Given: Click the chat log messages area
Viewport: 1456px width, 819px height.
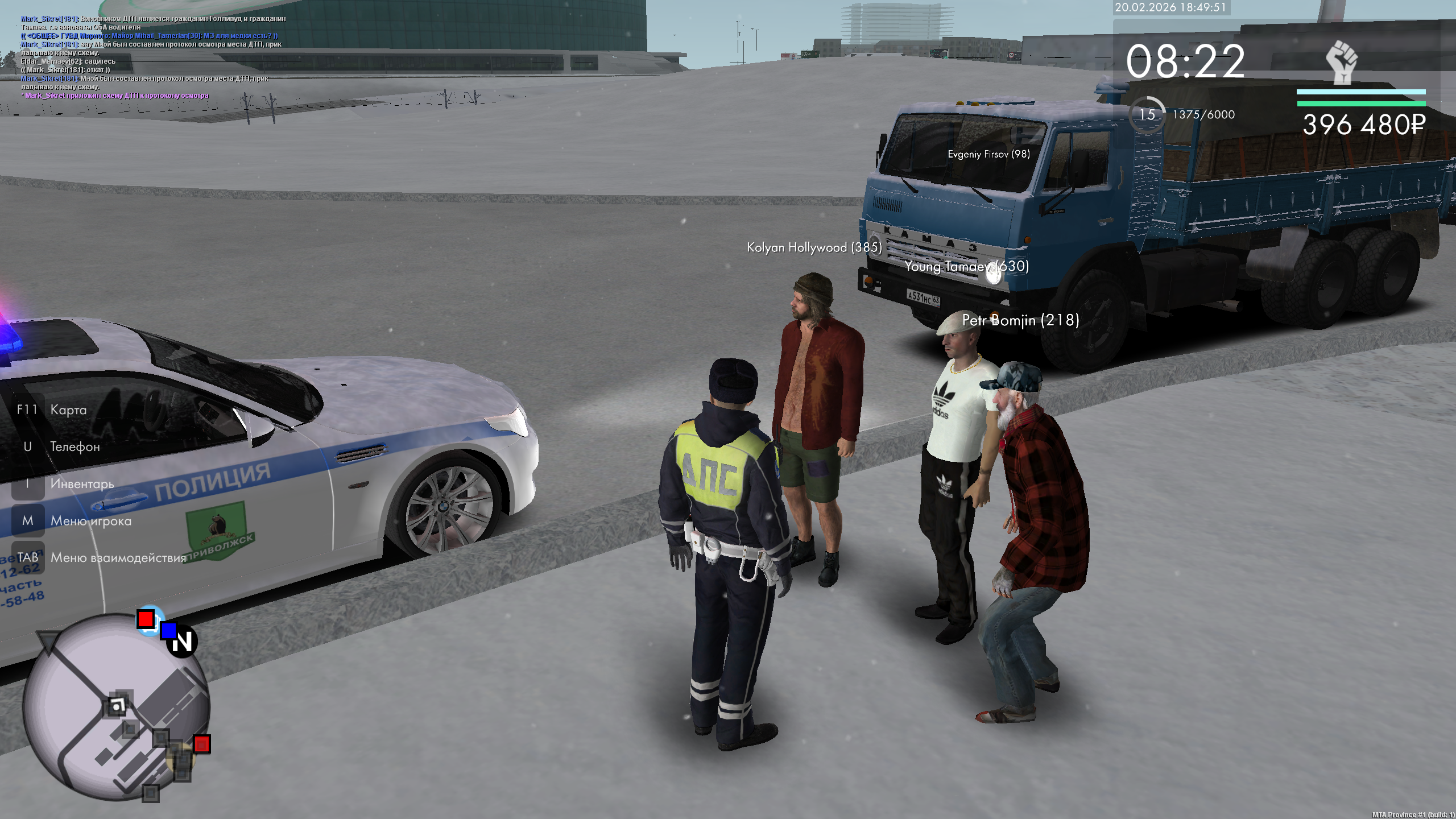Looking at the screenshot, I should [154, 57].
